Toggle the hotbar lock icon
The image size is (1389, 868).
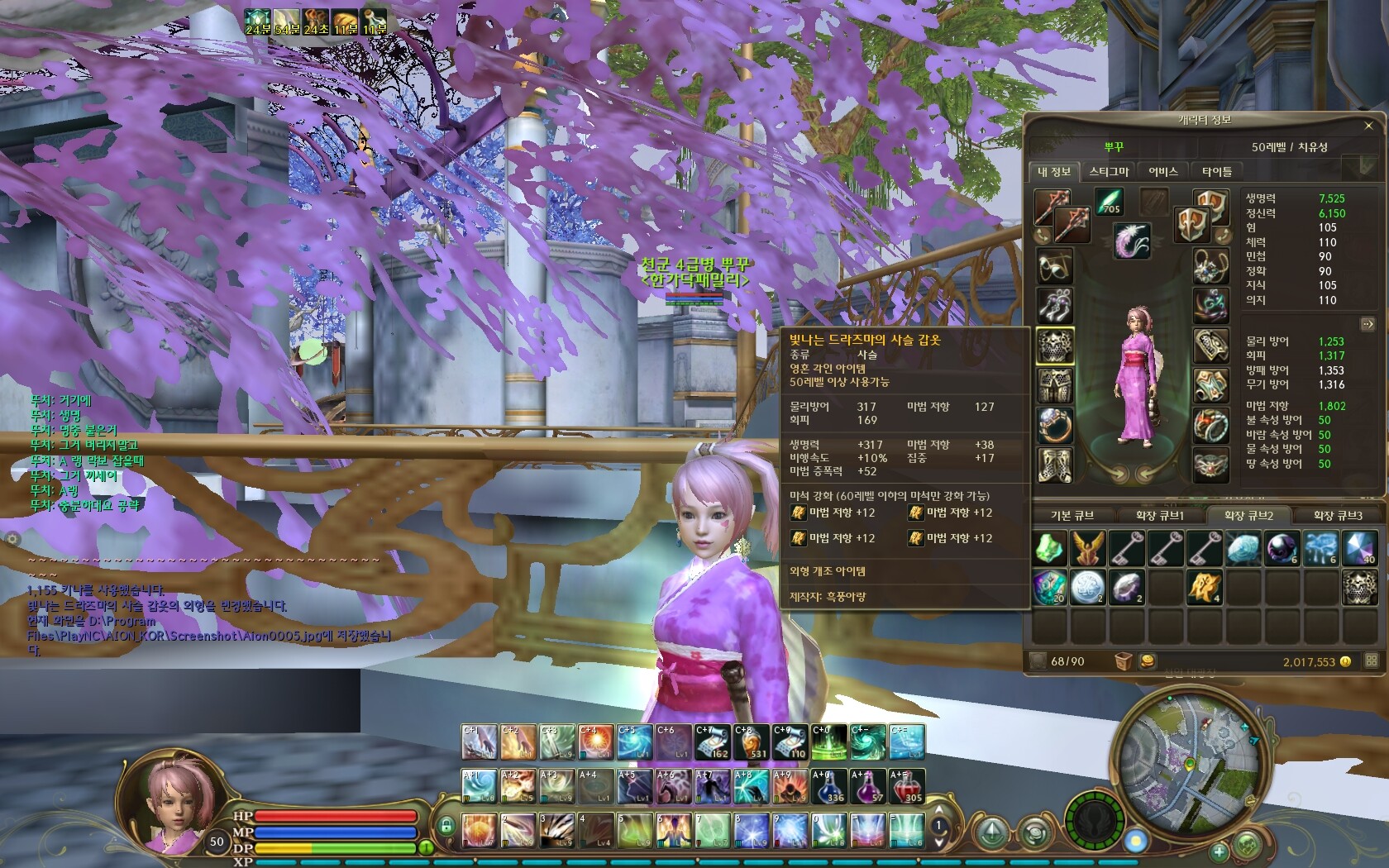coord(446,825)
